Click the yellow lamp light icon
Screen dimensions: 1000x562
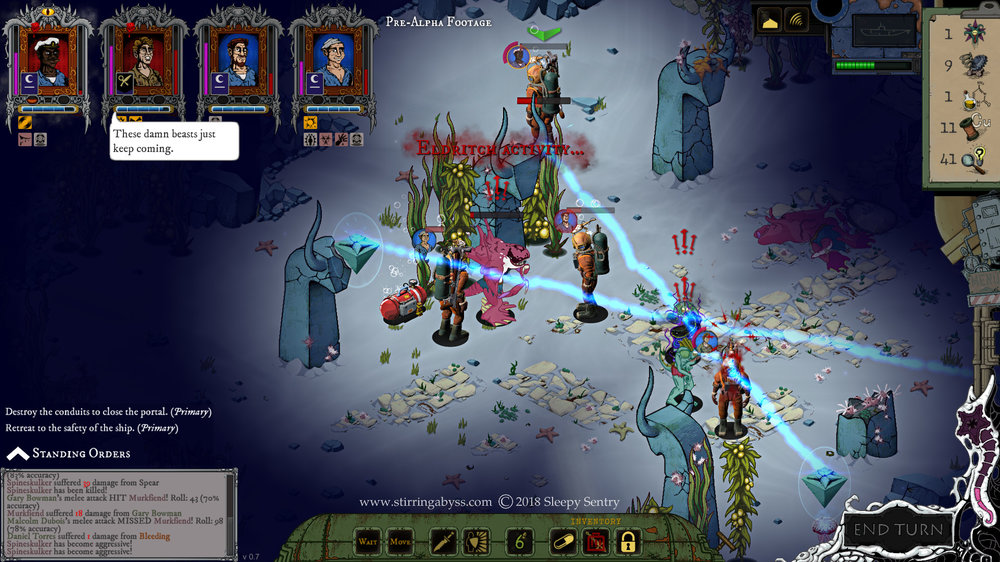(771, 19)
